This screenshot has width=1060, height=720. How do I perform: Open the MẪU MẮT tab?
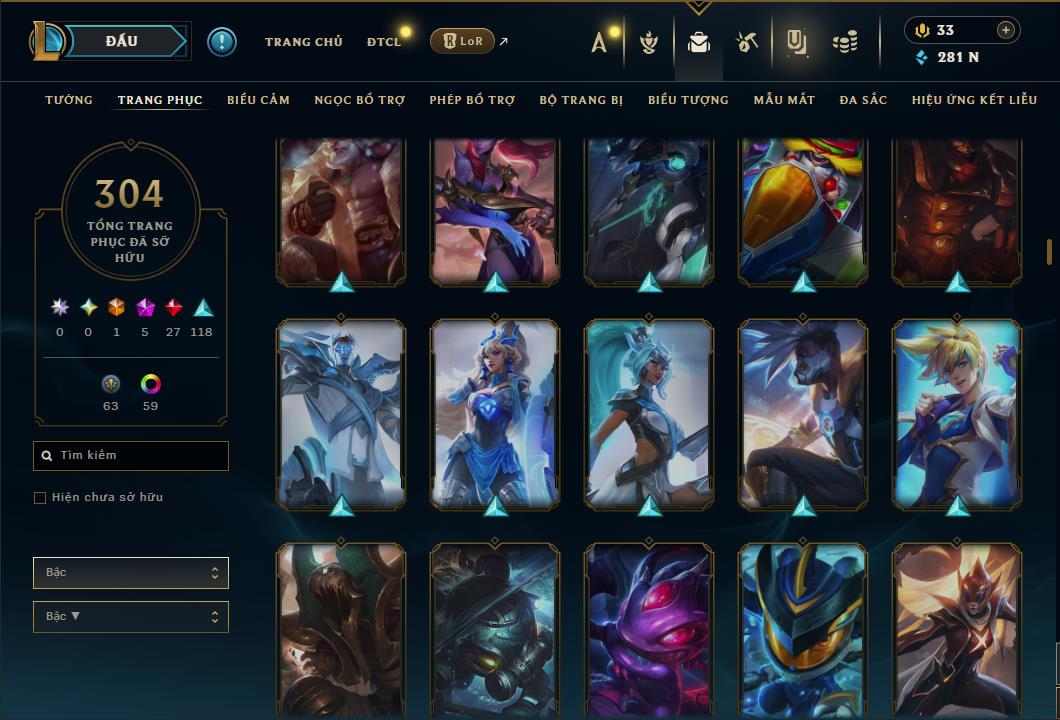point(784,100)
